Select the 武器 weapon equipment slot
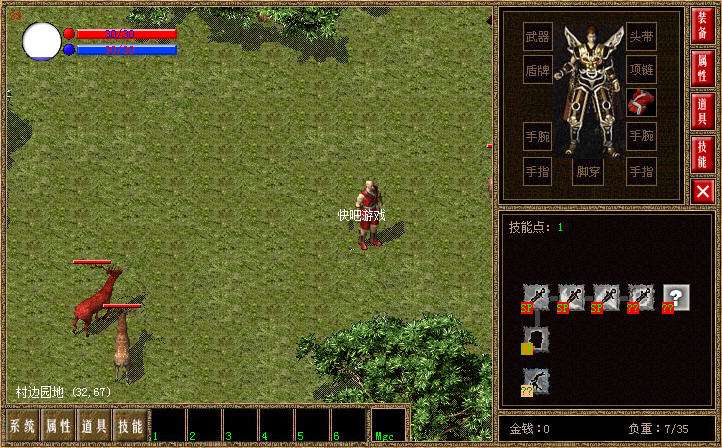The width and height of the screenshot is (722, 448). tap(538, 38)
